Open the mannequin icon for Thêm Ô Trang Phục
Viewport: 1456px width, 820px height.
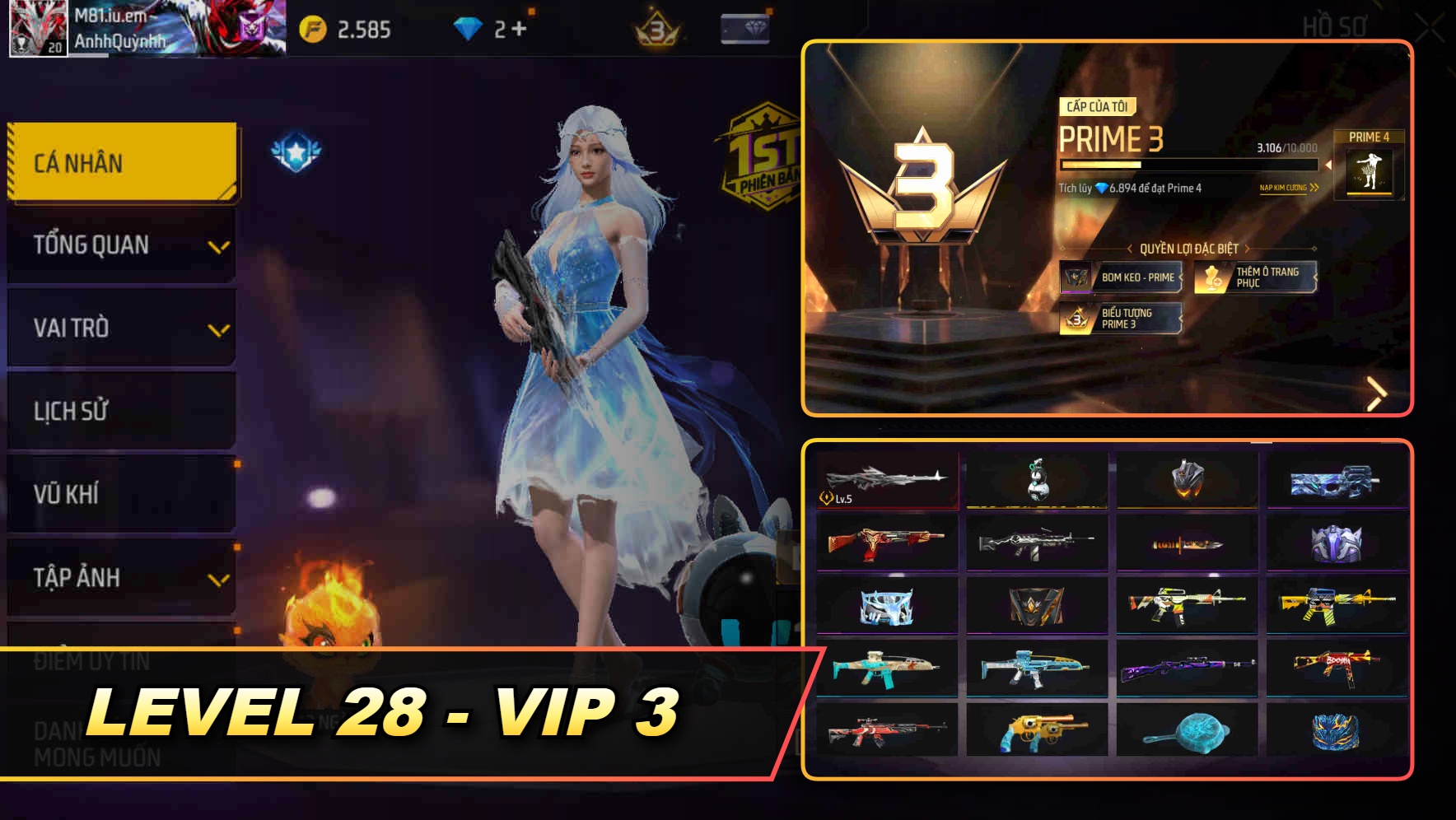(x=1212, y=277)
